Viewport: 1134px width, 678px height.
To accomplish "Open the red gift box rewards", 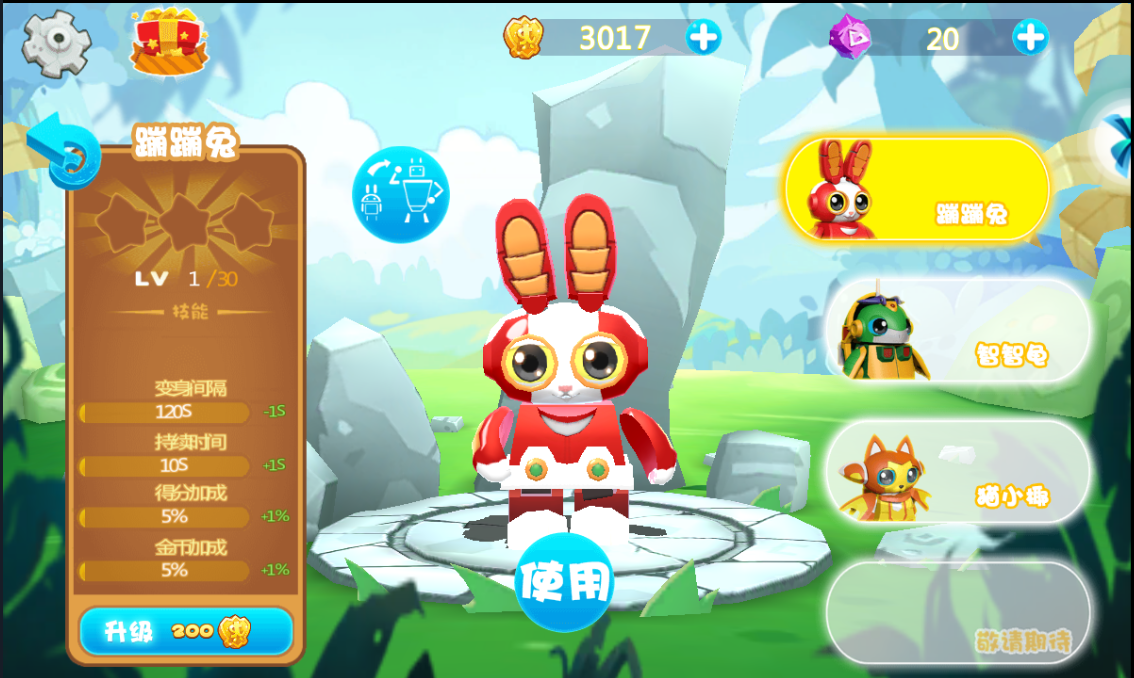I will pyautogui.click(x=168, y=42).
